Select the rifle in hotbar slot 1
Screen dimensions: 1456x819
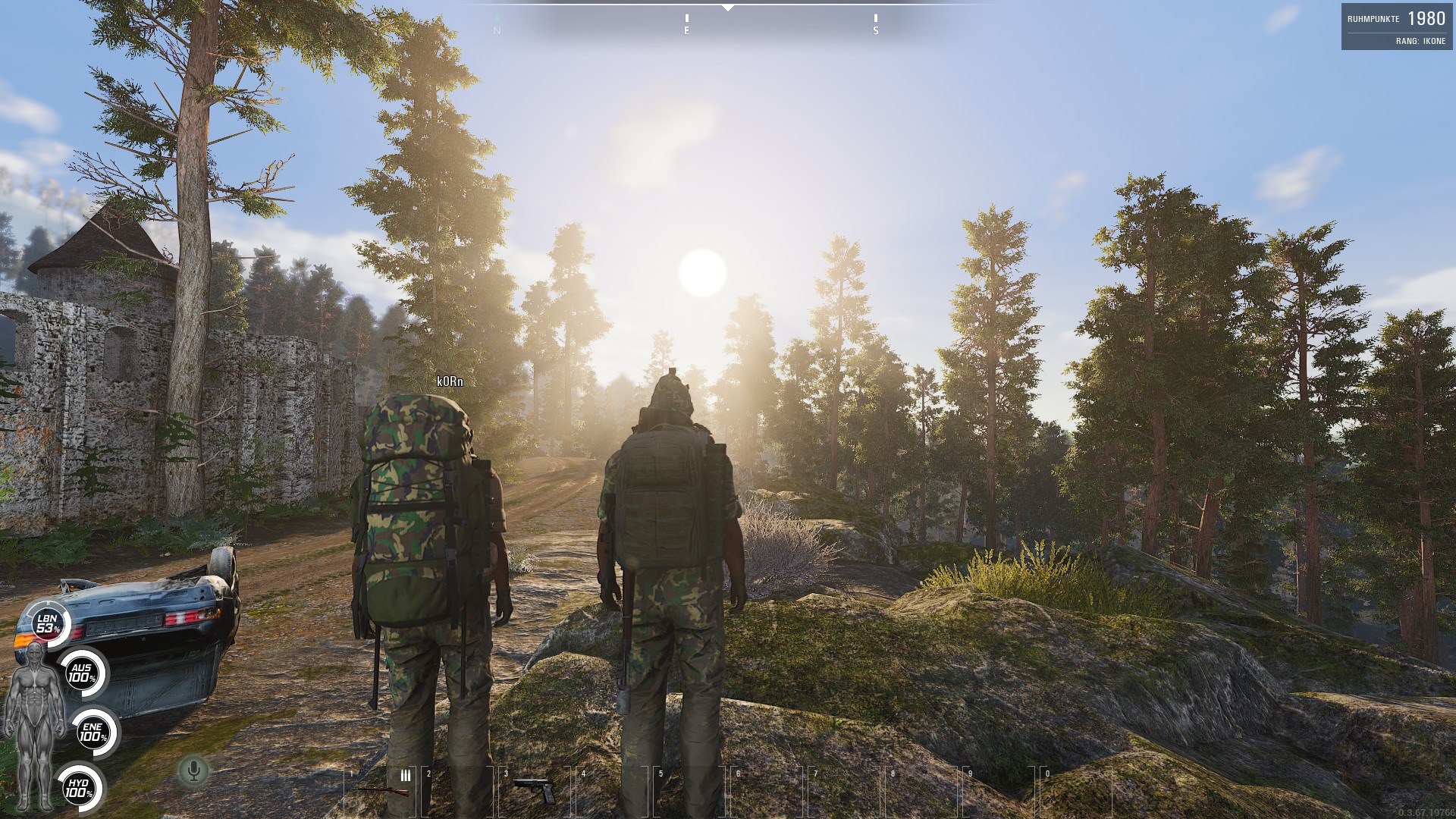(x=381, y=791)
